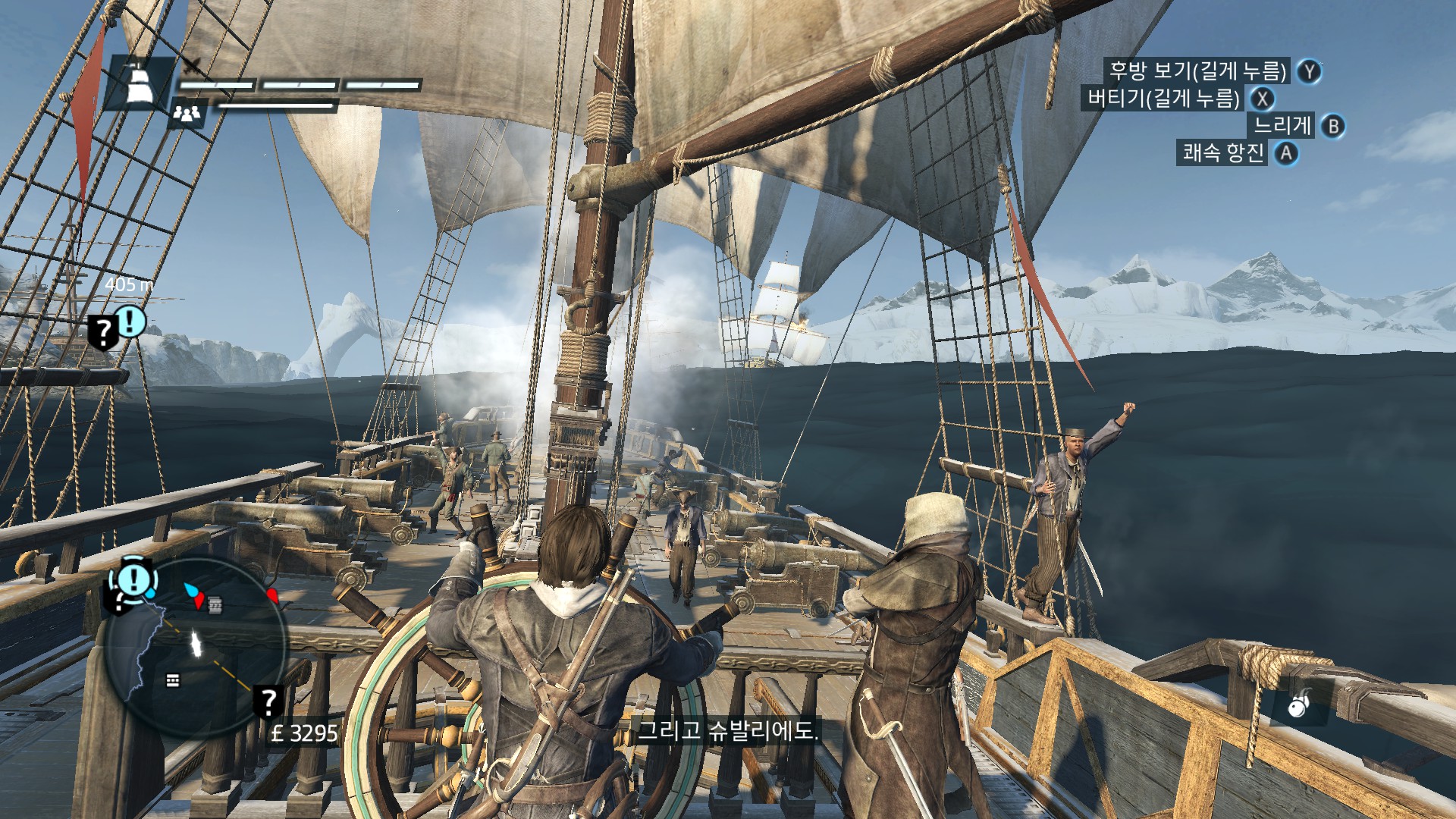Select the cyan exclamation objective on the minimap

135,580
